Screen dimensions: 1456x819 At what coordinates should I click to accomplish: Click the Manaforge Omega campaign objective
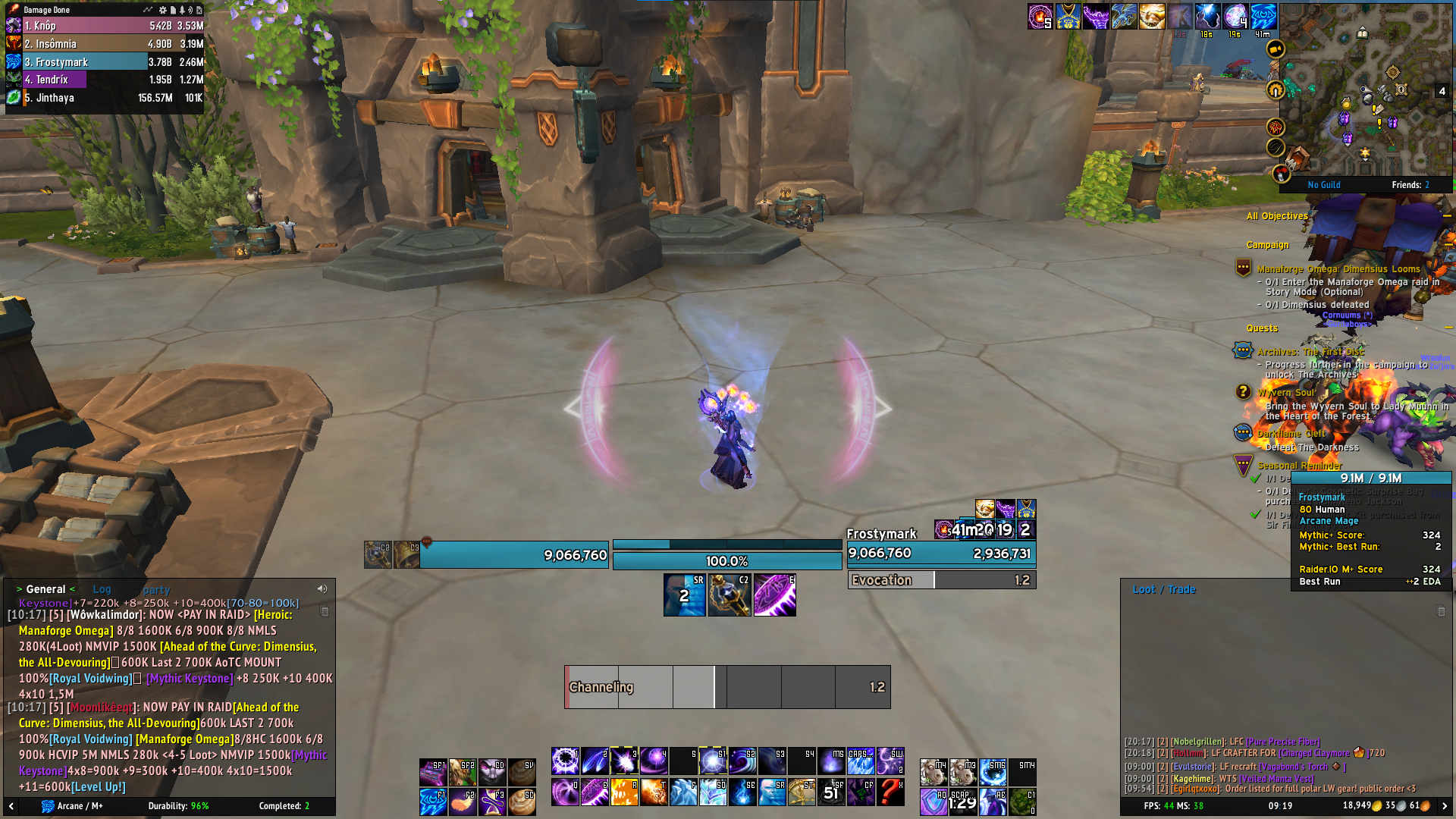tap(1338, 269)
